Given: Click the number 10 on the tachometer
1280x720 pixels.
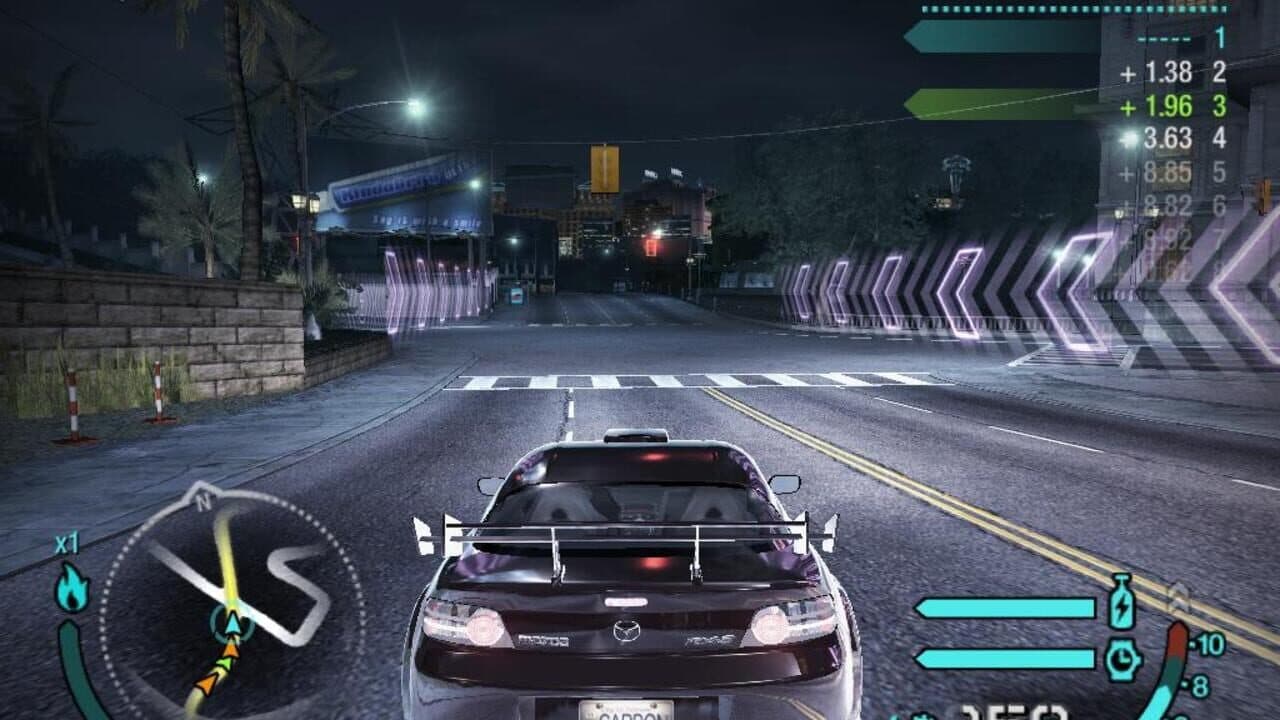Looking at the screenshot, I should click(1212, 643).
